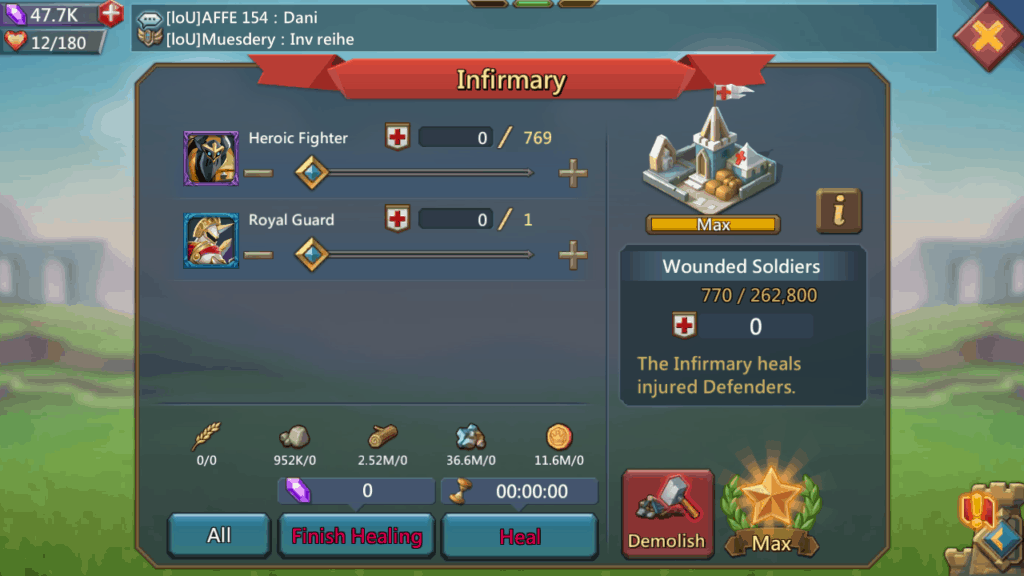1024x576 pixels.
Task: Increase Royal Guard heal count with plus
Action: (573, 255)
